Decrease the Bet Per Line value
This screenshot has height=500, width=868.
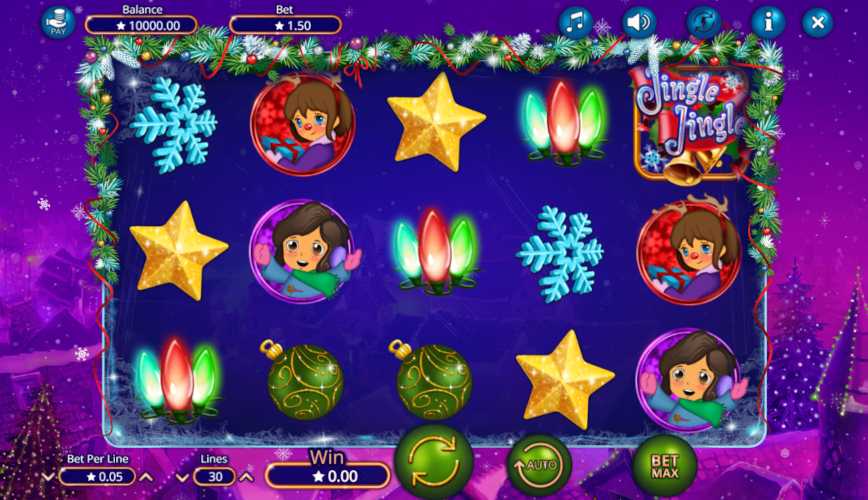[49, 477]
